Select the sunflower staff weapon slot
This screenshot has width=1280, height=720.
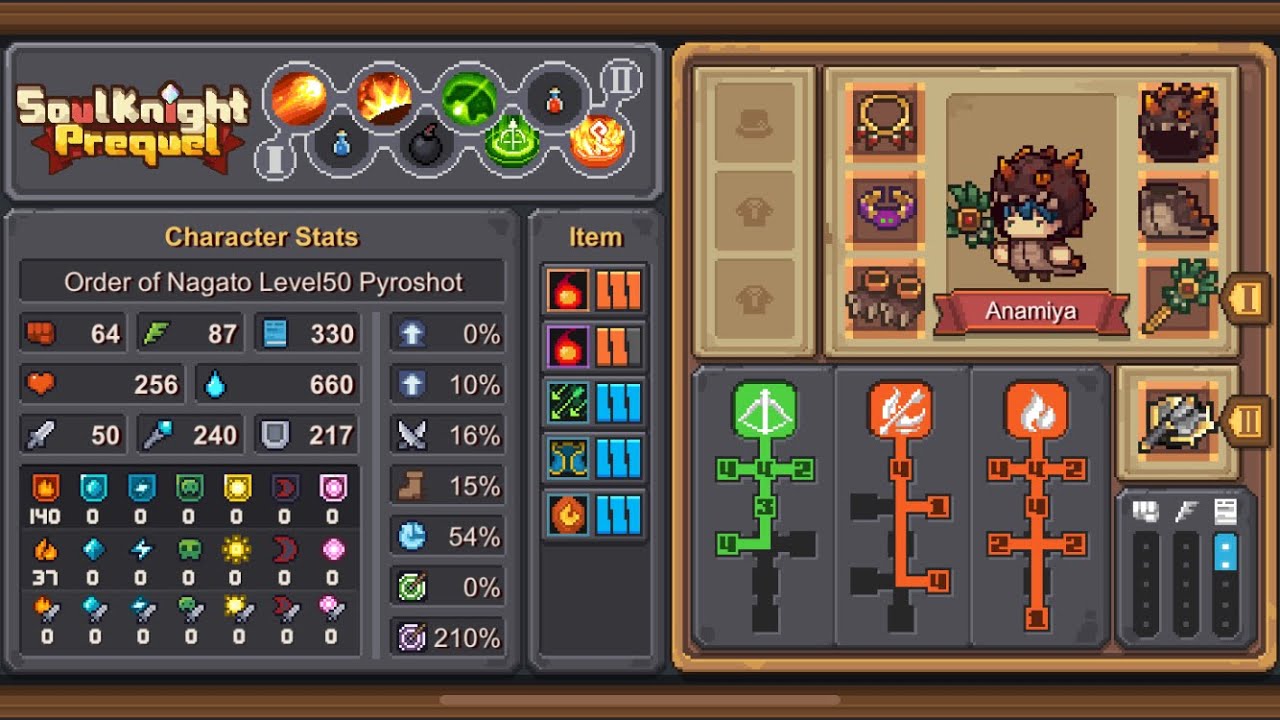click(1176, 297)
